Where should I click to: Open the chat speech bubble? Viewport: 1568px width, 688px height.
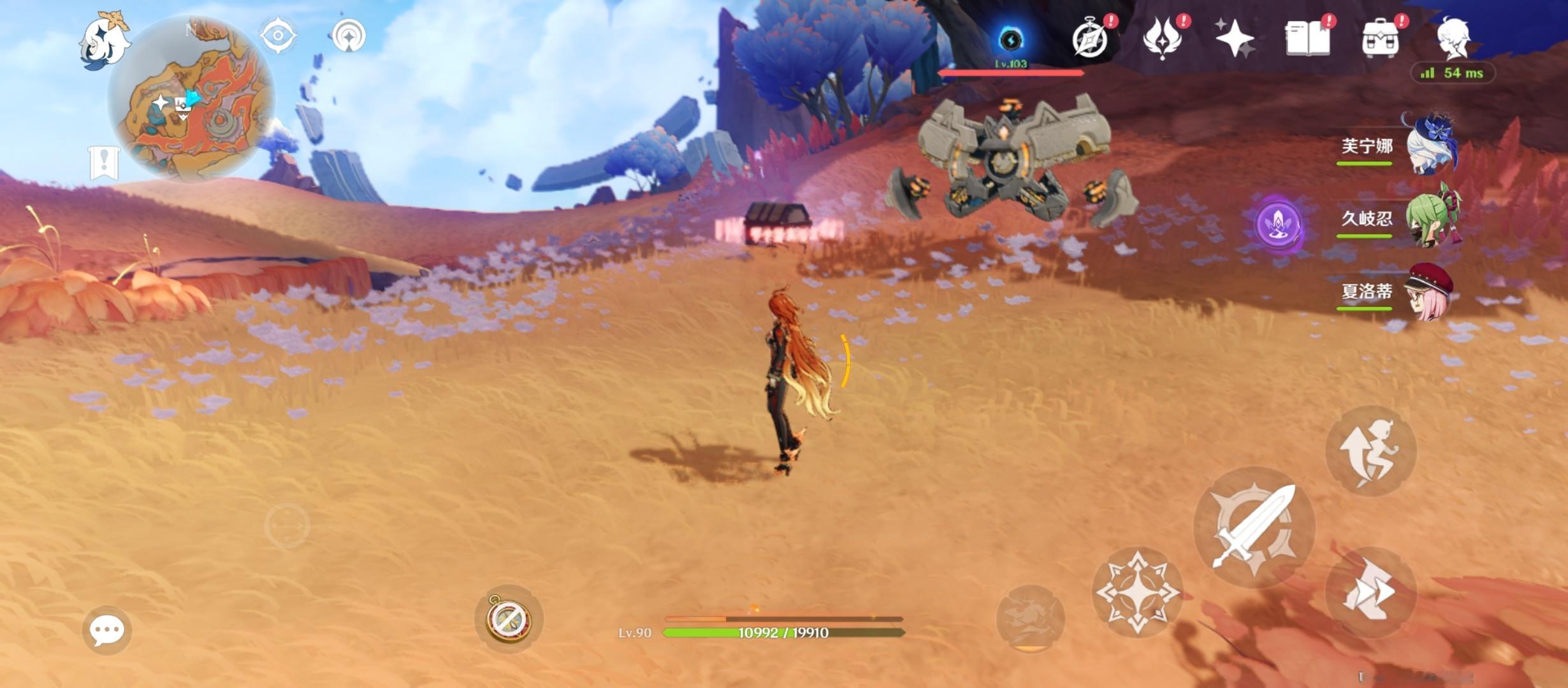coord(106,630)
